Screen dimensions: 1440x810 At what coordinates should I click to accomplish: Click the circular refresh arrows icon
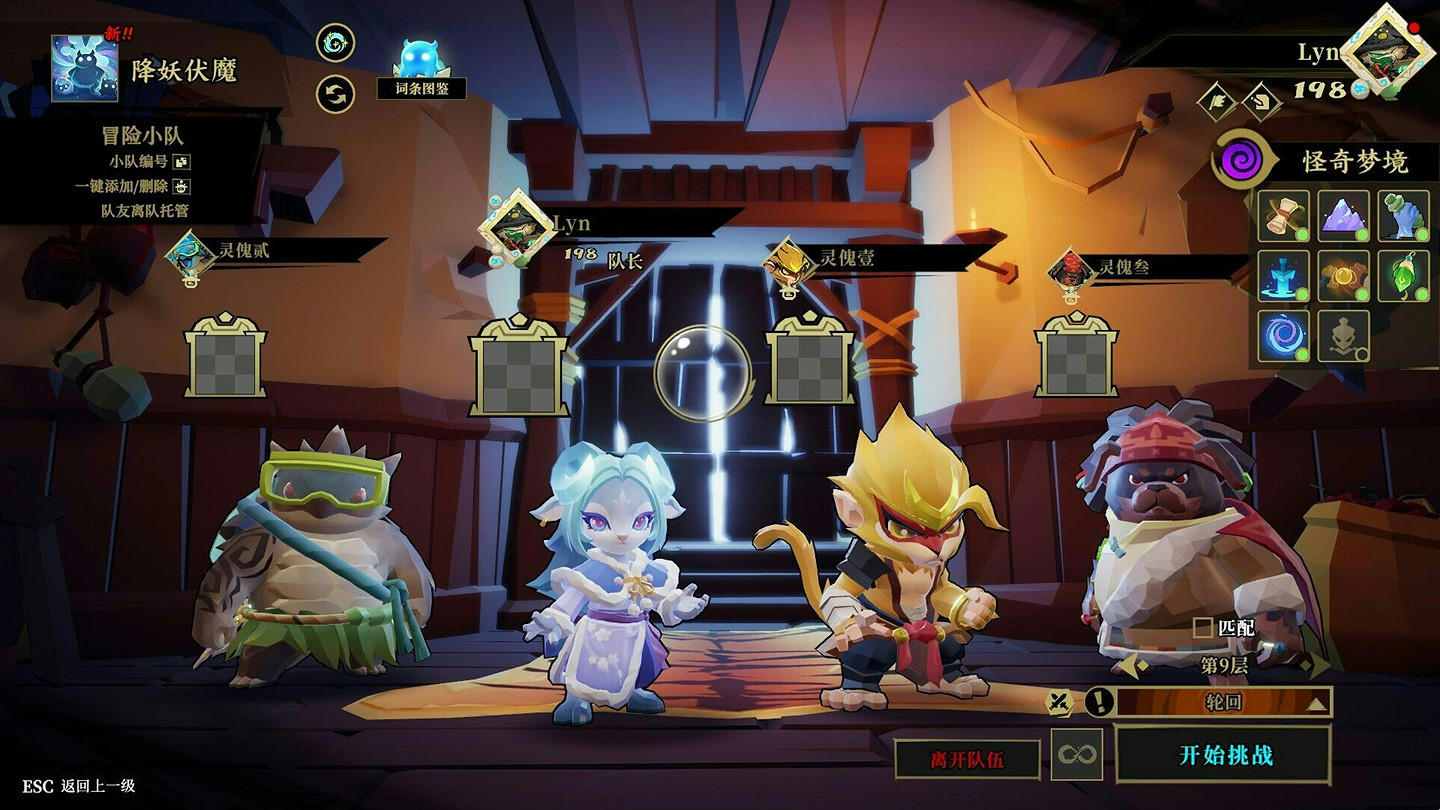point(336,95)
